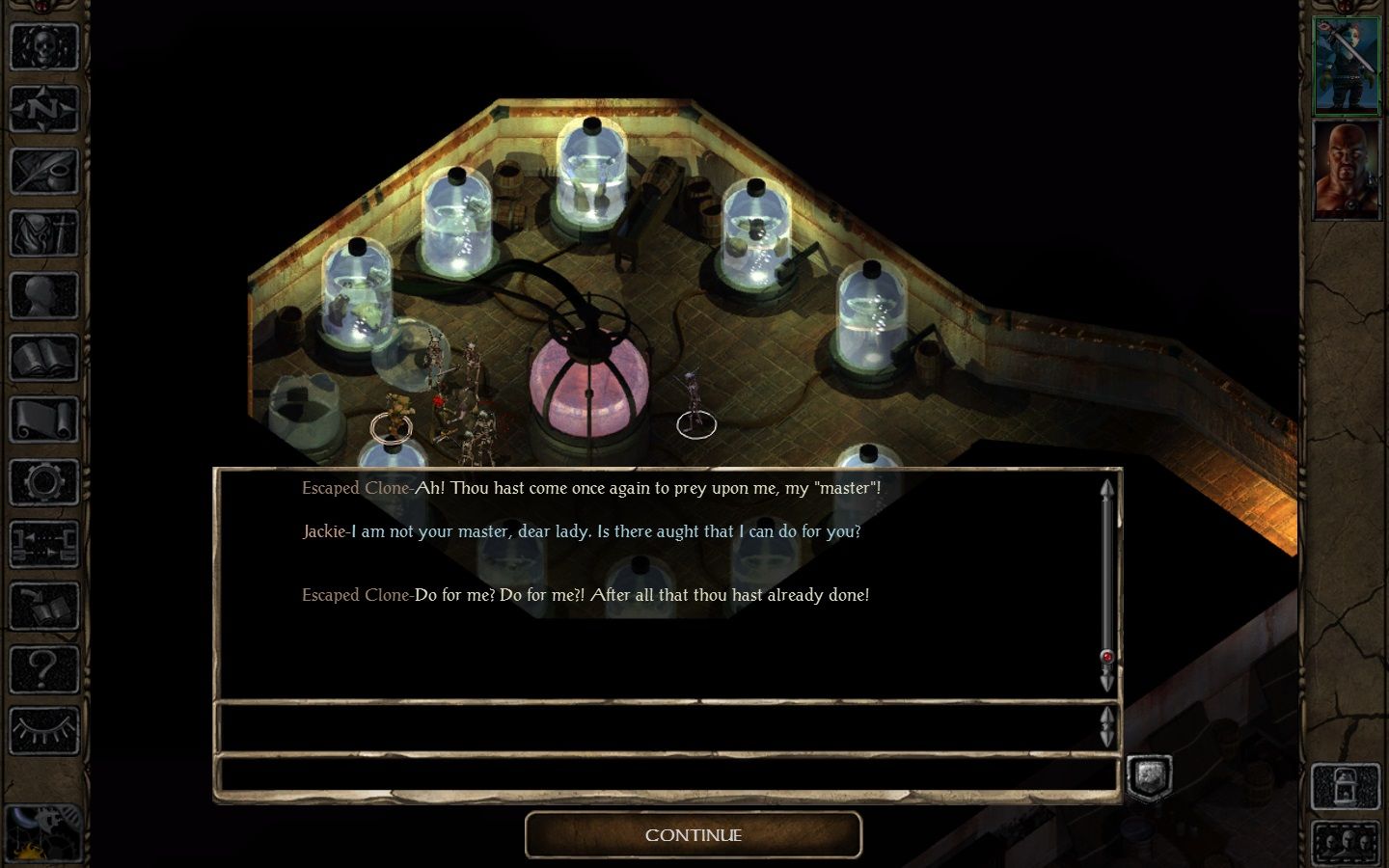Open the area map via compass icon
The width and height of the screenshot is (1389, 868).
point(43,109)
